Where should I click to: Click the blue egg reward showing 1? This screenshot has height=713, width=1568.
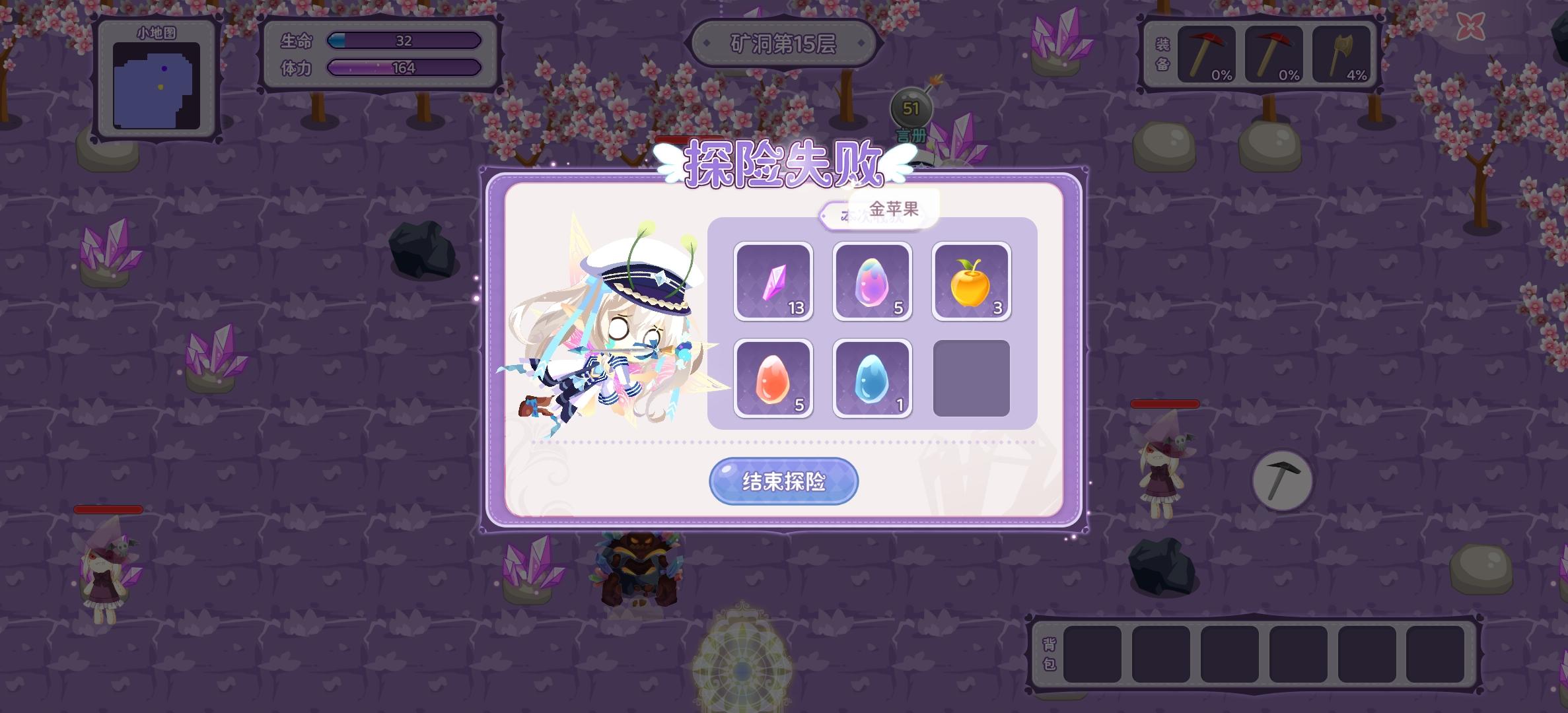(x=872, y=376)
